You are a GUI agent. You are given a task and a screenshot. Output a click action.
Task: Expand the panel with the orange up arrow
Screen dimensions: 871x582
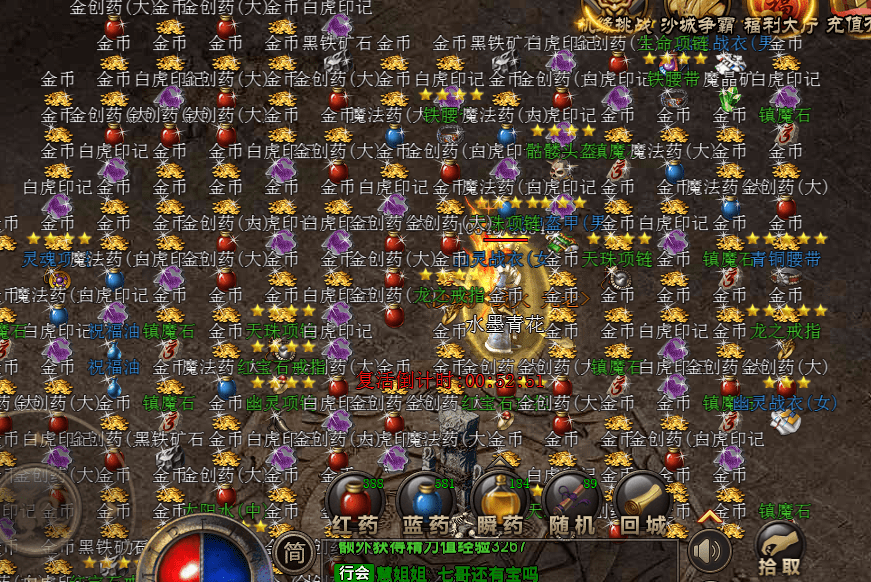tap(710, 516)
